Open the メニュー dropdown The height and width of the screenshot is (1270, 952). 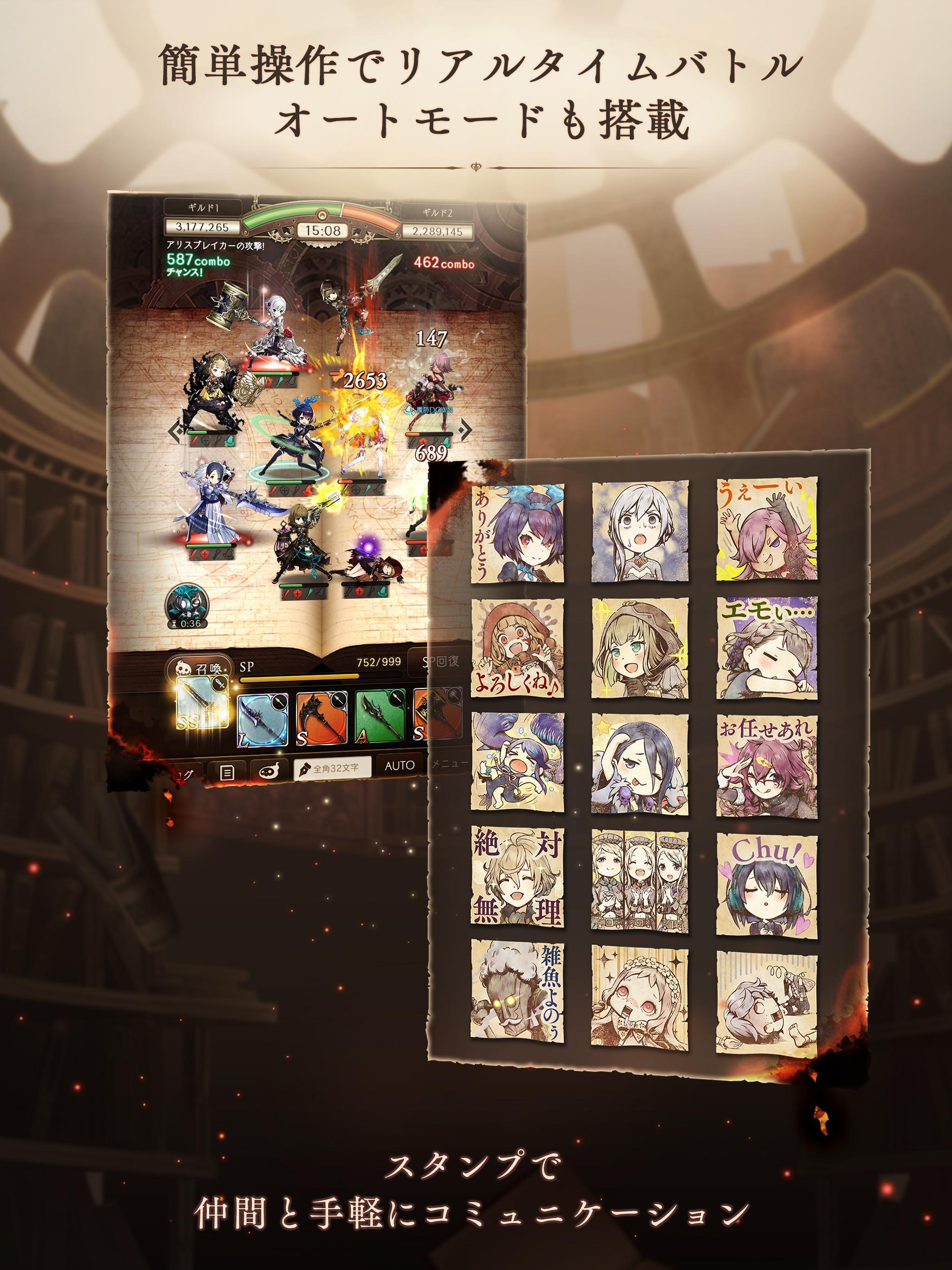449,764
